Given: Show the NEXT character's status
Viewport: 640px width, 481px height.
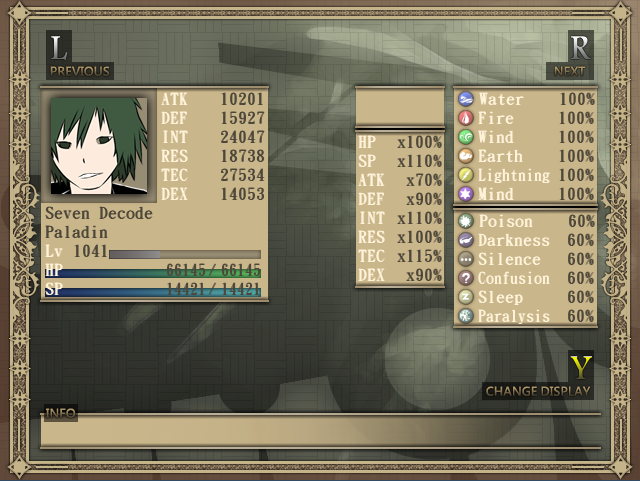Looking at the screenshot, I should 569,71.
